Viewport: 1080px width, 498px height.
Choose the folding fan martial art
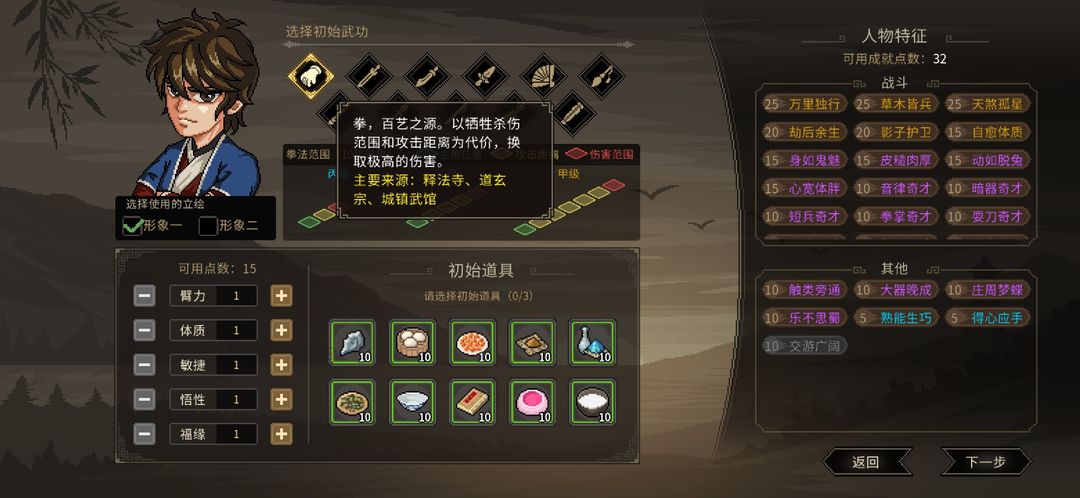click(541, 76)
